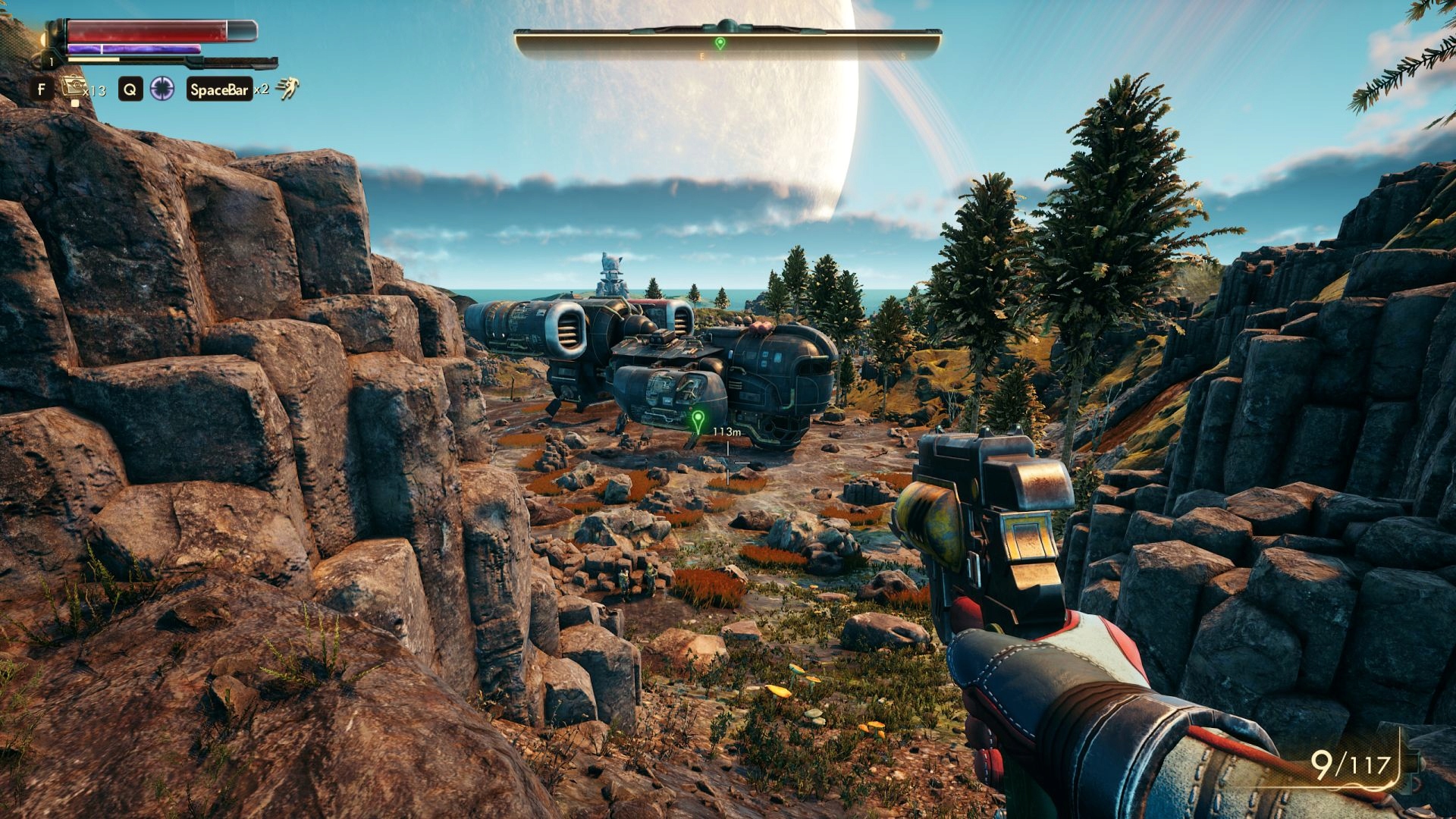Select the green 113m quest marker
This screenshot has height=819, width=1456.
[x=696, y=418]
